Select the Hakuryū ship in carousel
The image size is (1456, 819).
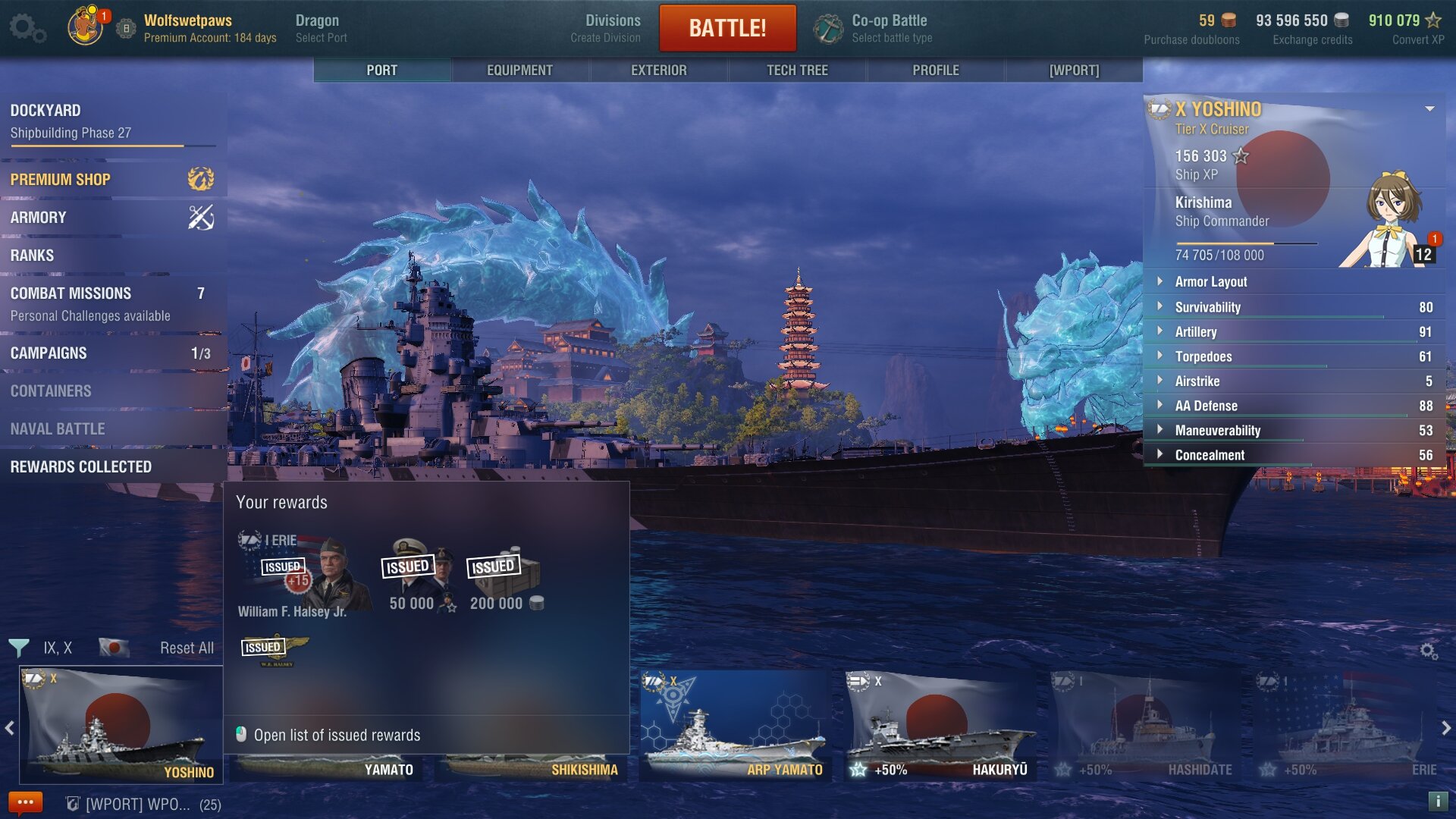click(940, 726)
